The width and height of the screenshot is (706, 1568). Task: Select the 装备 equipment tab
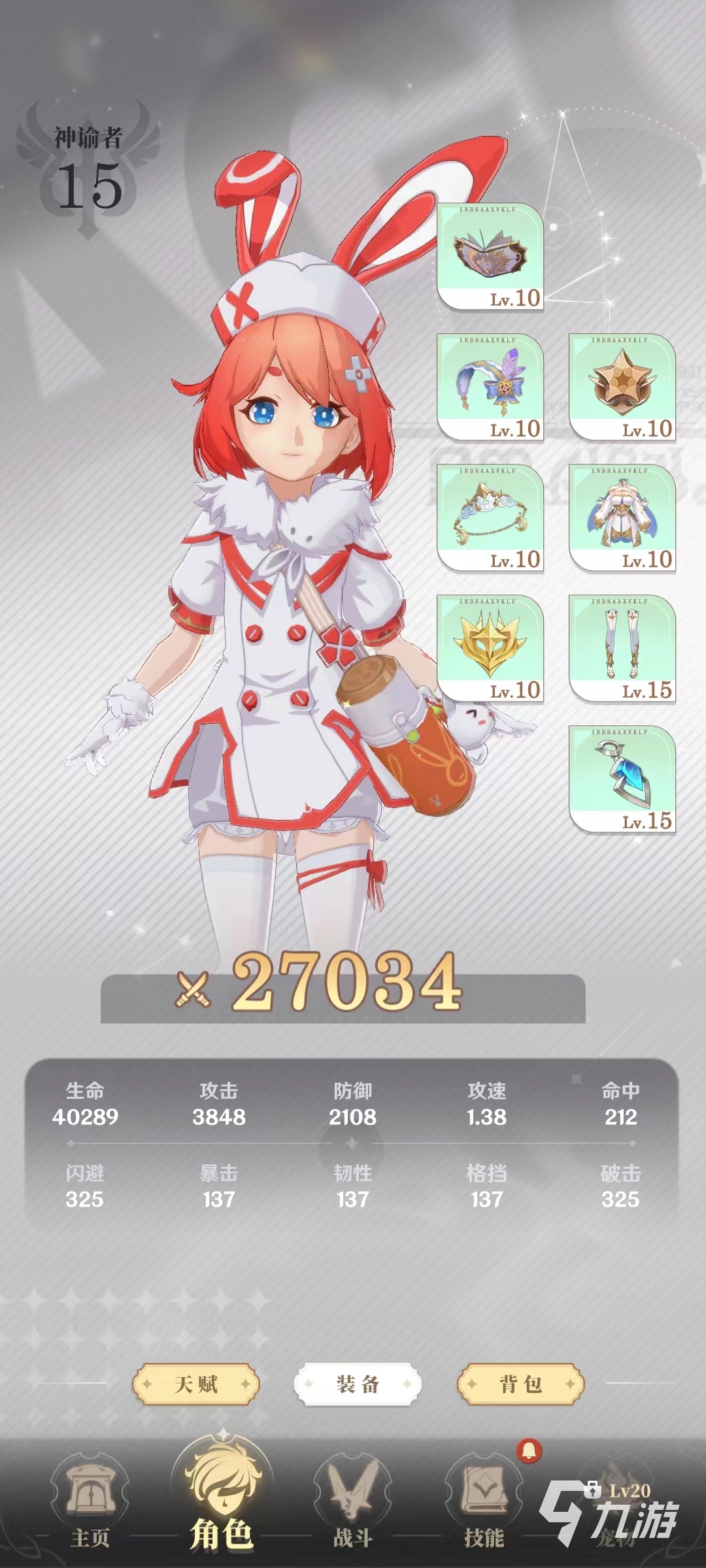(x=358, y=1384)
